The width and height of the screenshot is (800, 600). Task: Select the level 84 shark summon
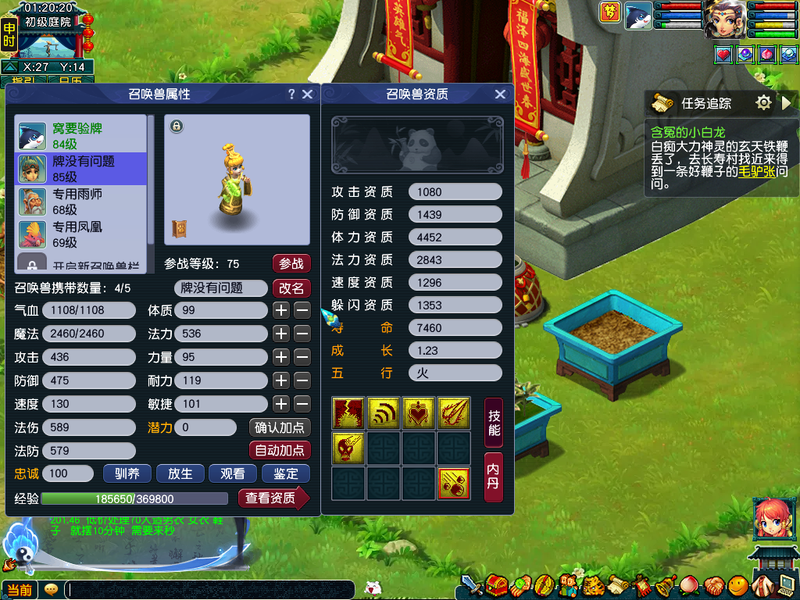click(80, 136)
